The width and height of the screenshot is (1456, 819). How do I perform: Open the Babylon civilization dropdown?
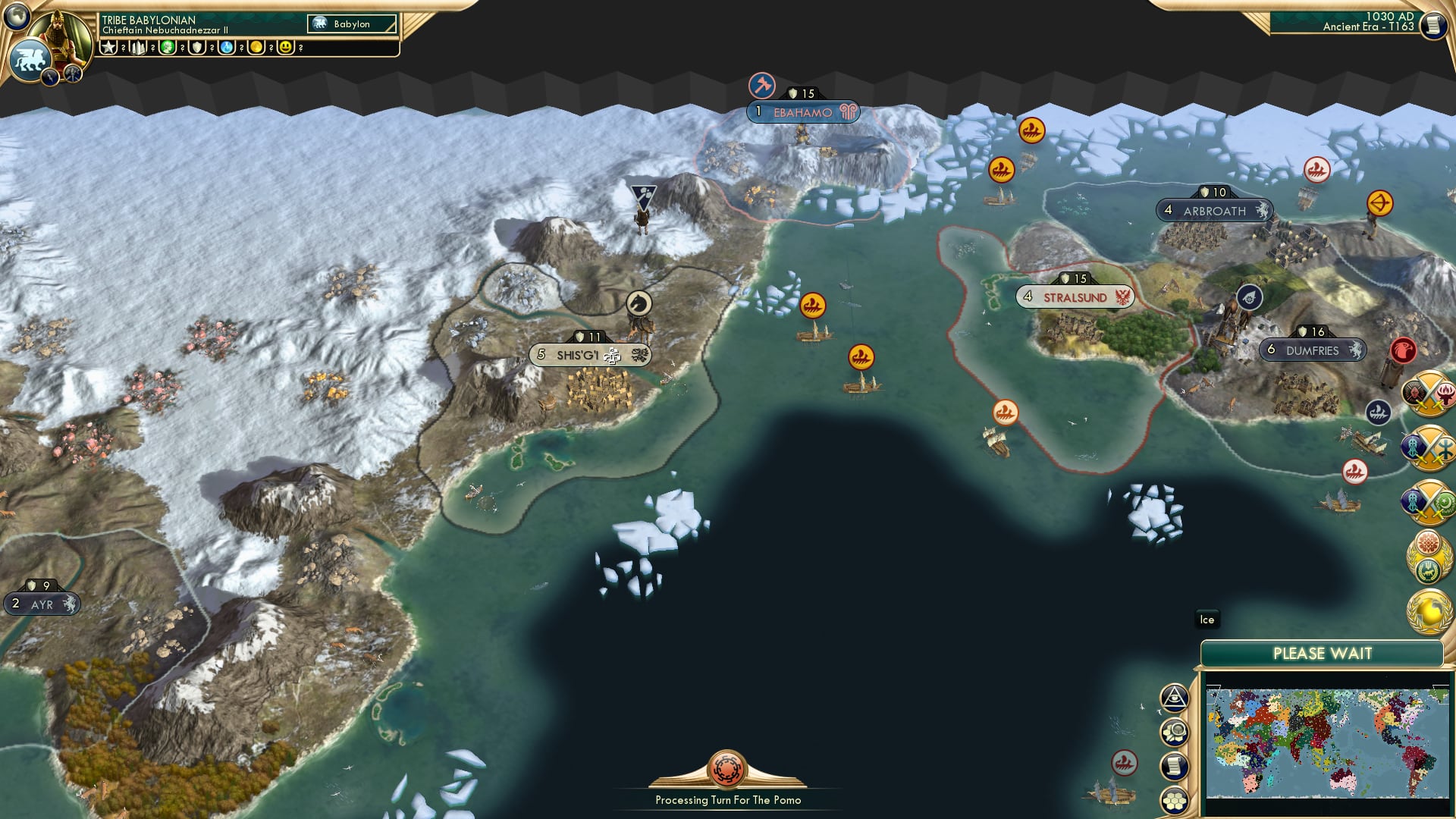pos(351,24)
